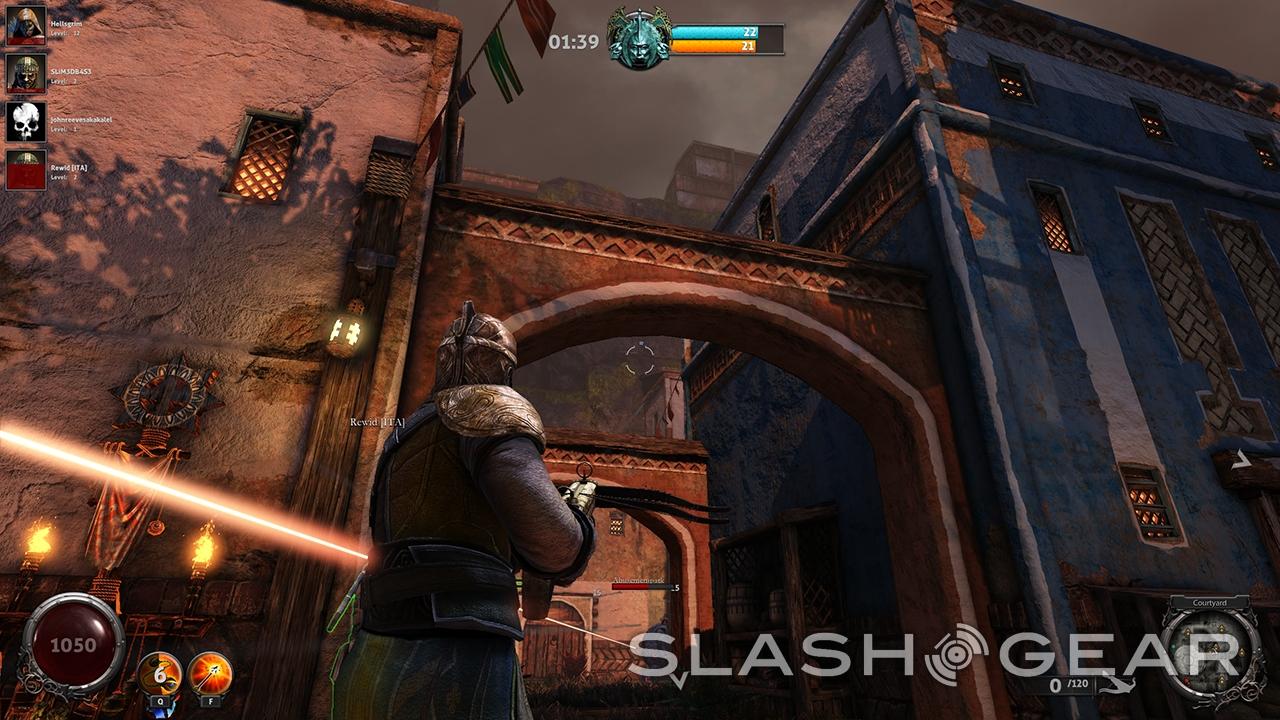Viewport: 1280px width, 720px height.
Task: Pick the Rewid [ITA] red portrait
Action: 26,169
